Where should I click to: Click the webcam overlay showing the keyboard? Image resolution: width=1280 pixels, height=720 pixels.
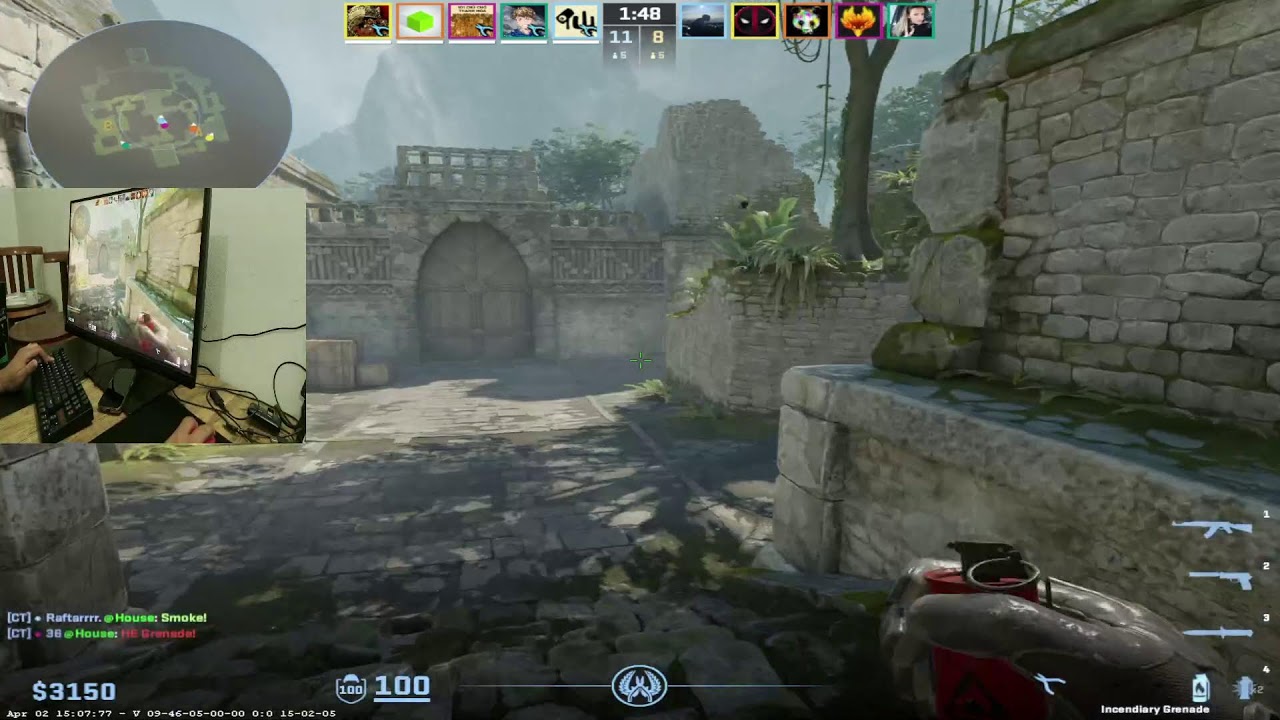152,316
